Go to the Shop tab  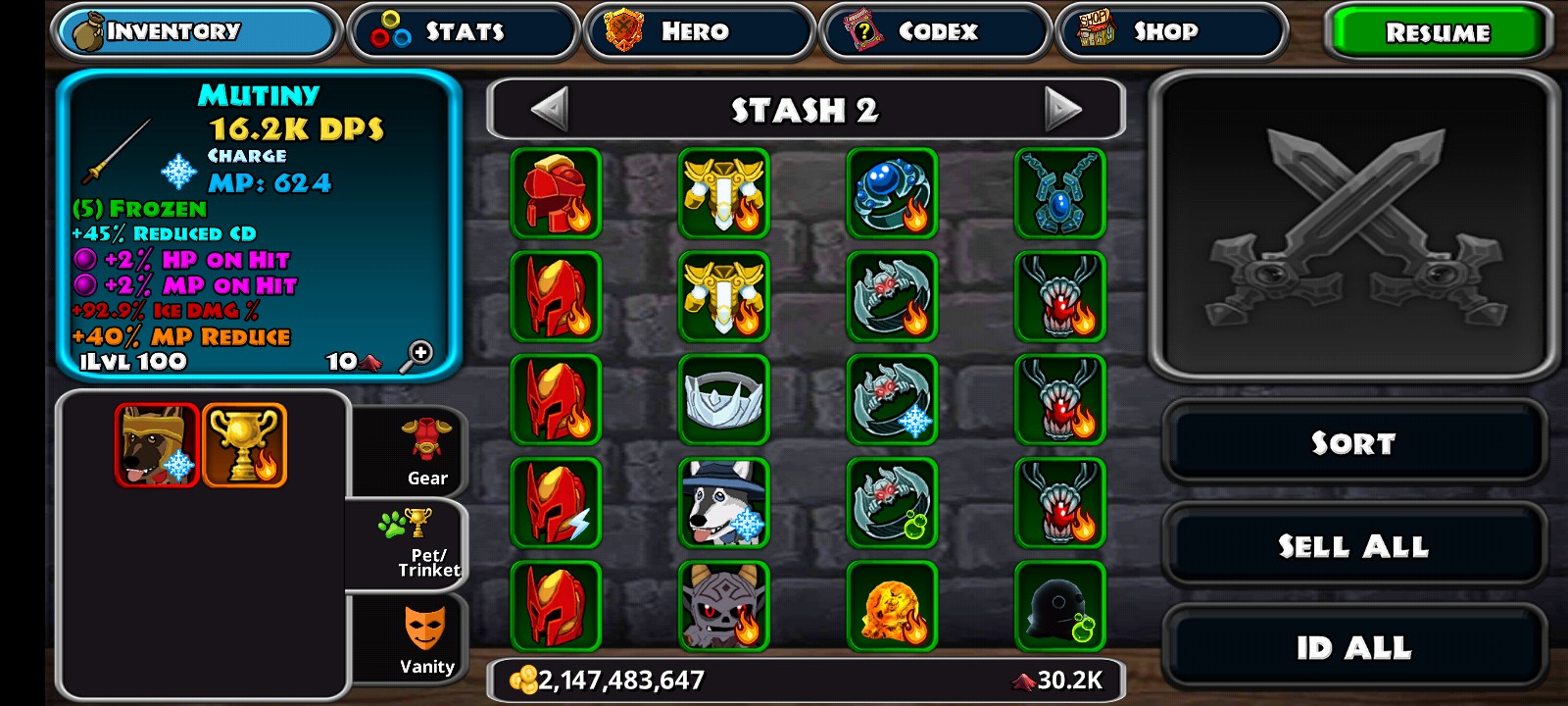click(1171, 31)
